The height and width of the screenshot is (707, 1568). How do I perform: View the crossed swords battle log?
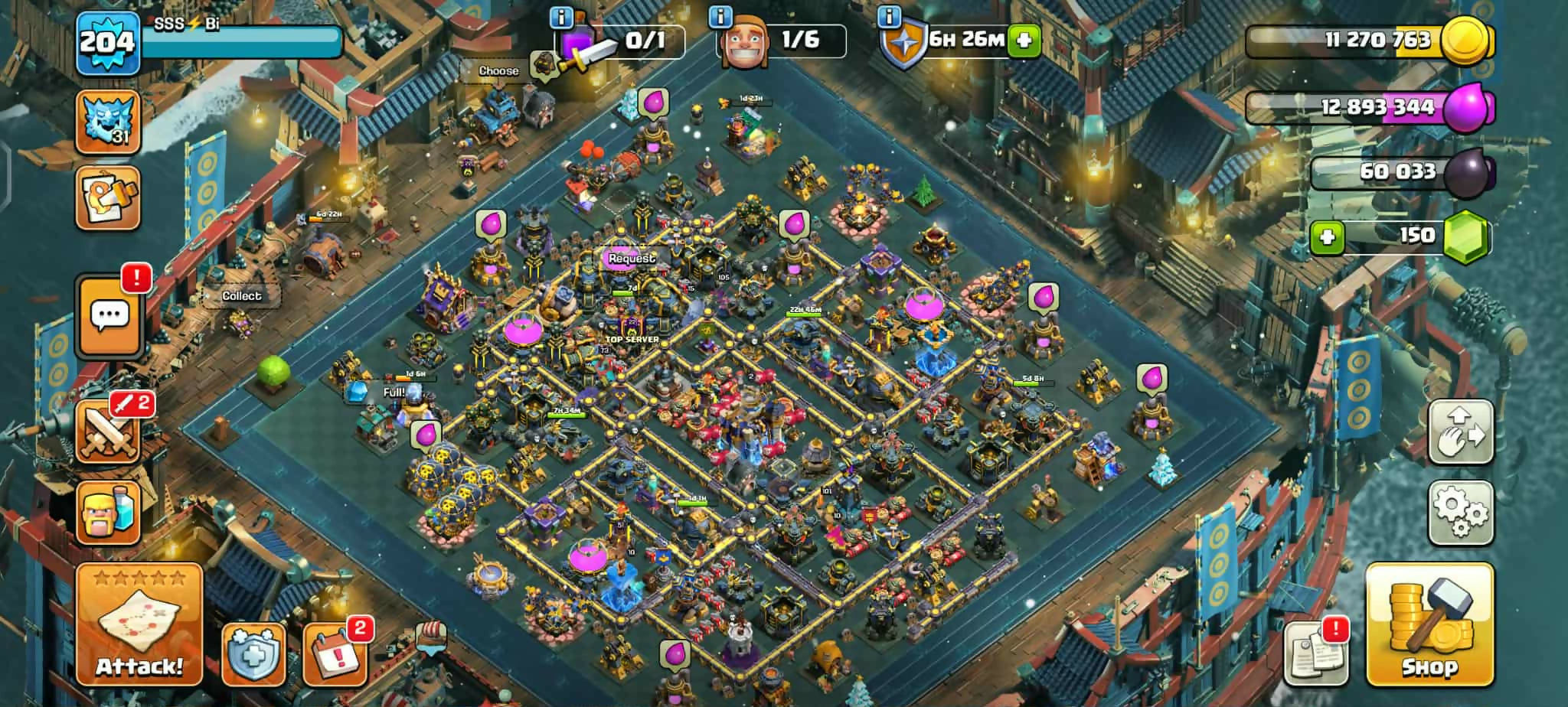coord(108,432)
